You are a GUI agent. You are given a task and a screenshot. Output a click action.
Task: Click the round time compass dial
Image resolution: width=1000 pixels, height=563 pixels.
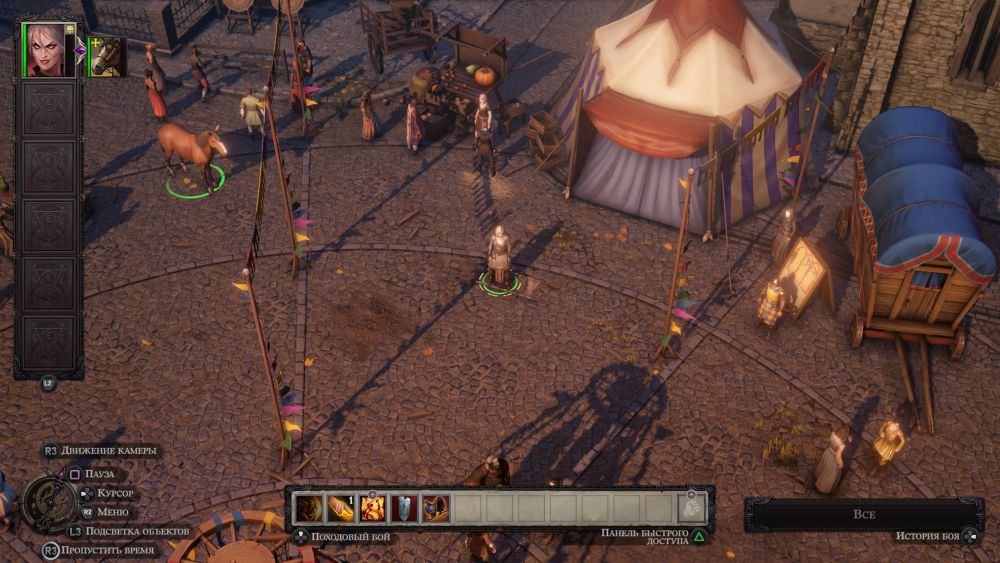[48, 503]
